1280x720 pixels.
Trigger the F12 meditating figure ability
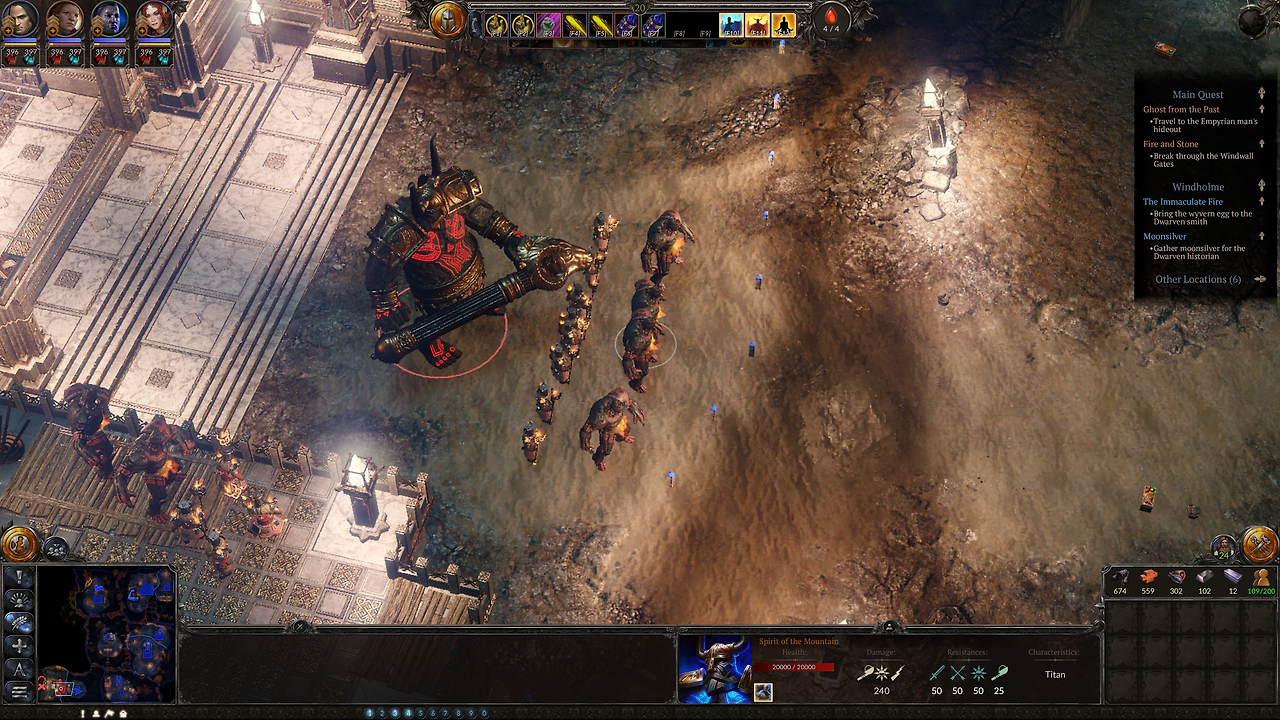pos(783,24)
